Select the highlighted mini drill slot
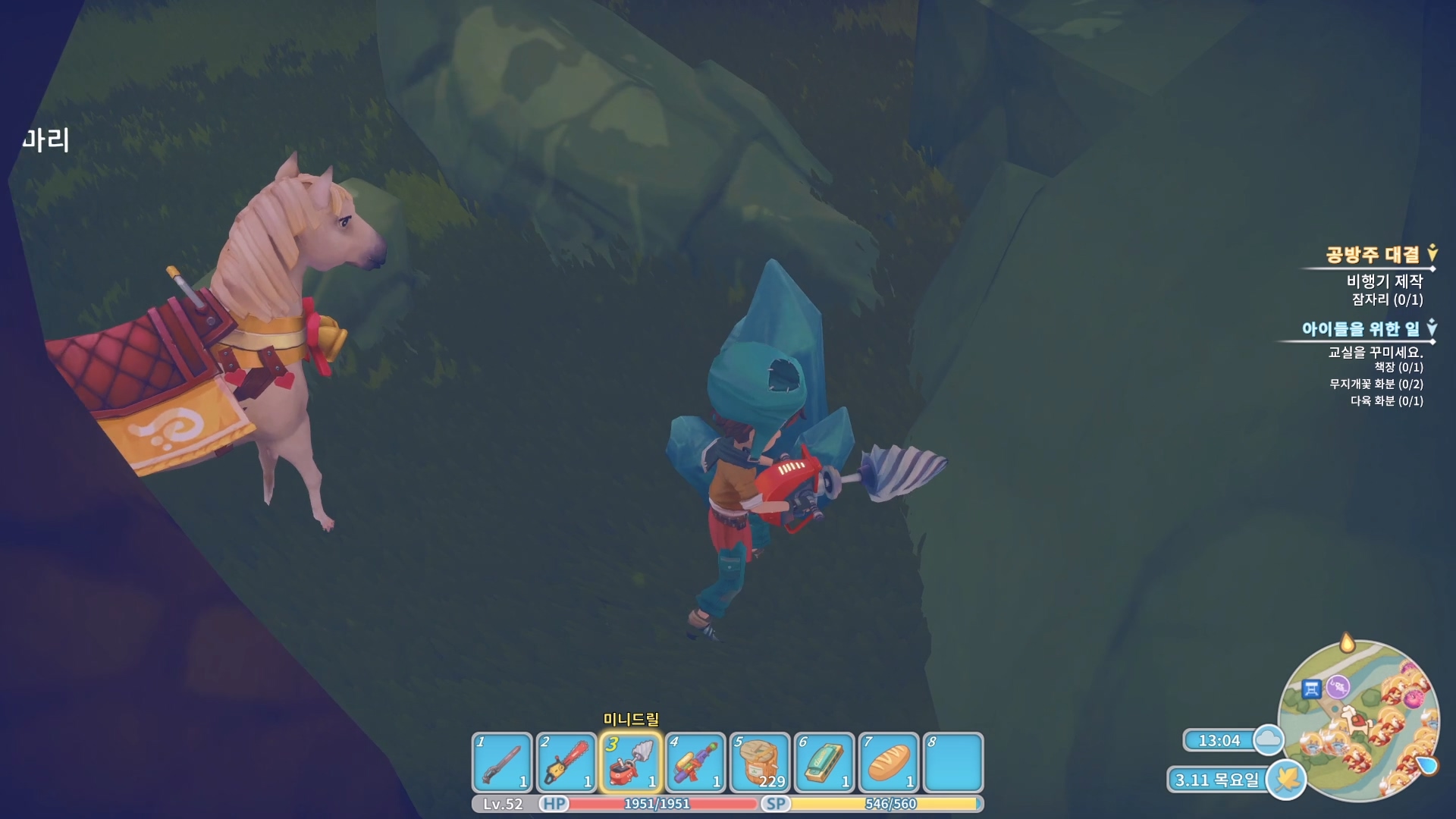 [x=631, y=762]
